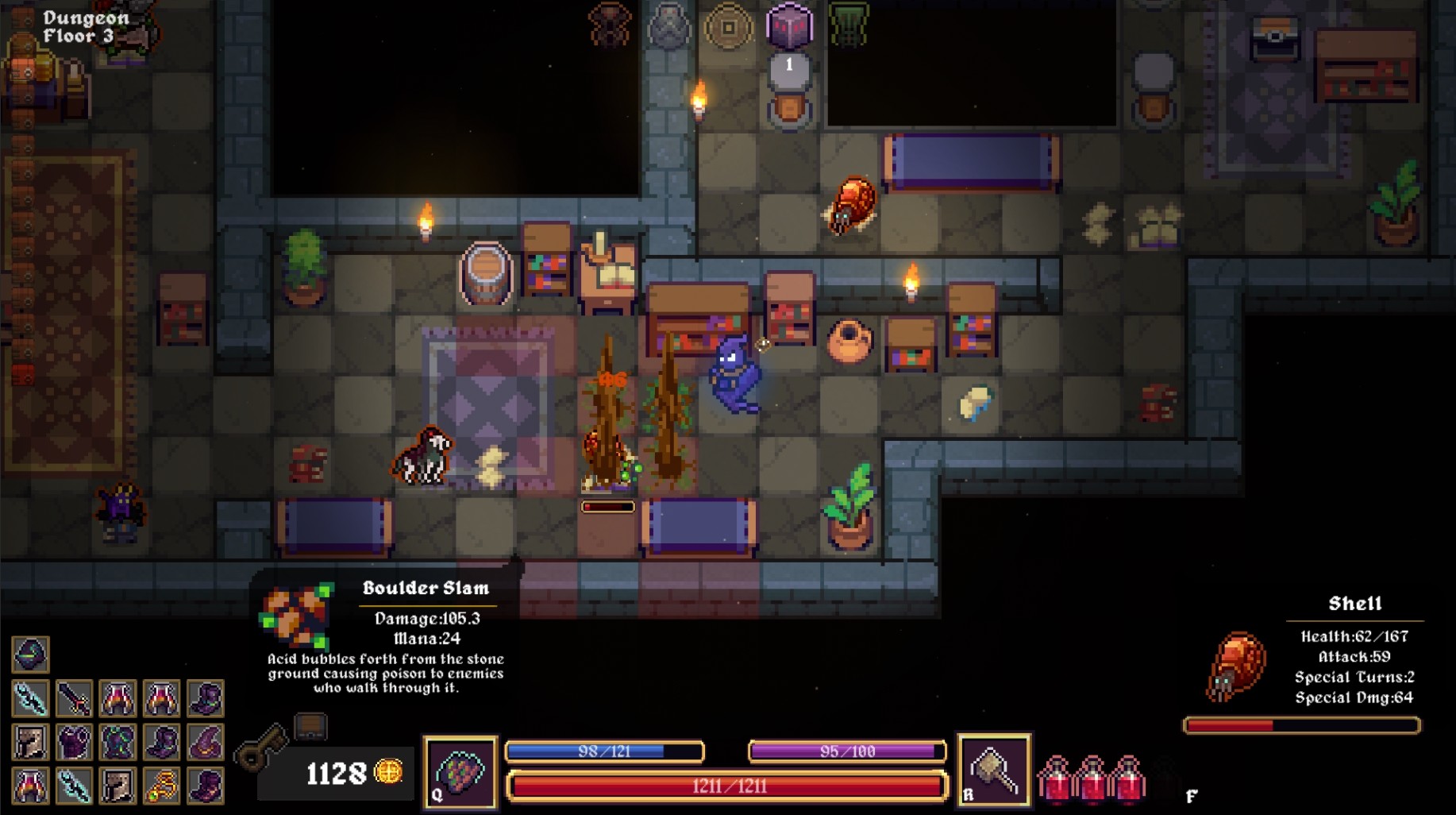1456x815 pixels.
Task: Click the scroll item in the middle inventory row
Action: click(x=30, y=742)
